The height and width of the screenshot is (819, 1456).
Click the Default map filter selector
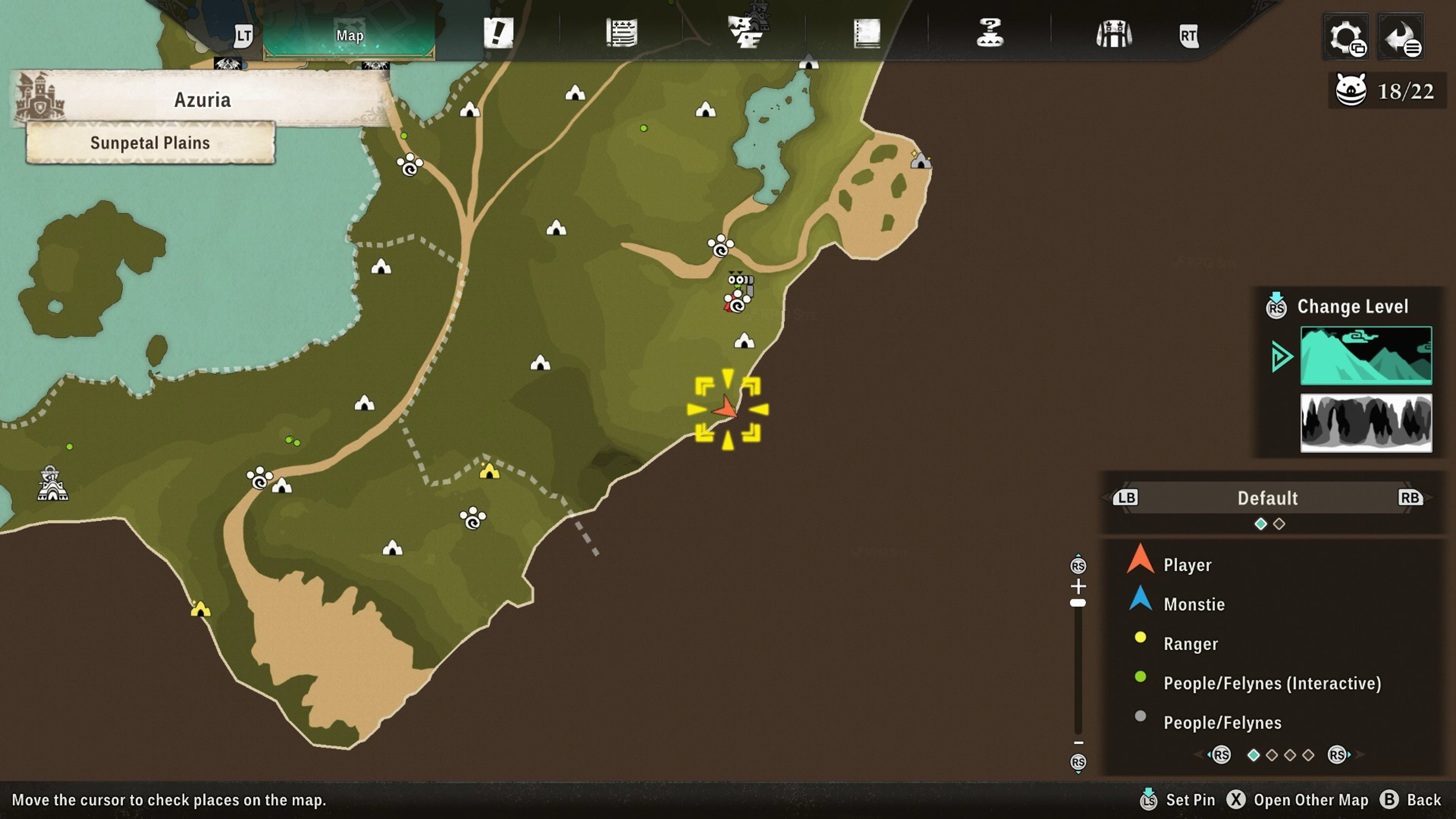(x=1267, y=498)
